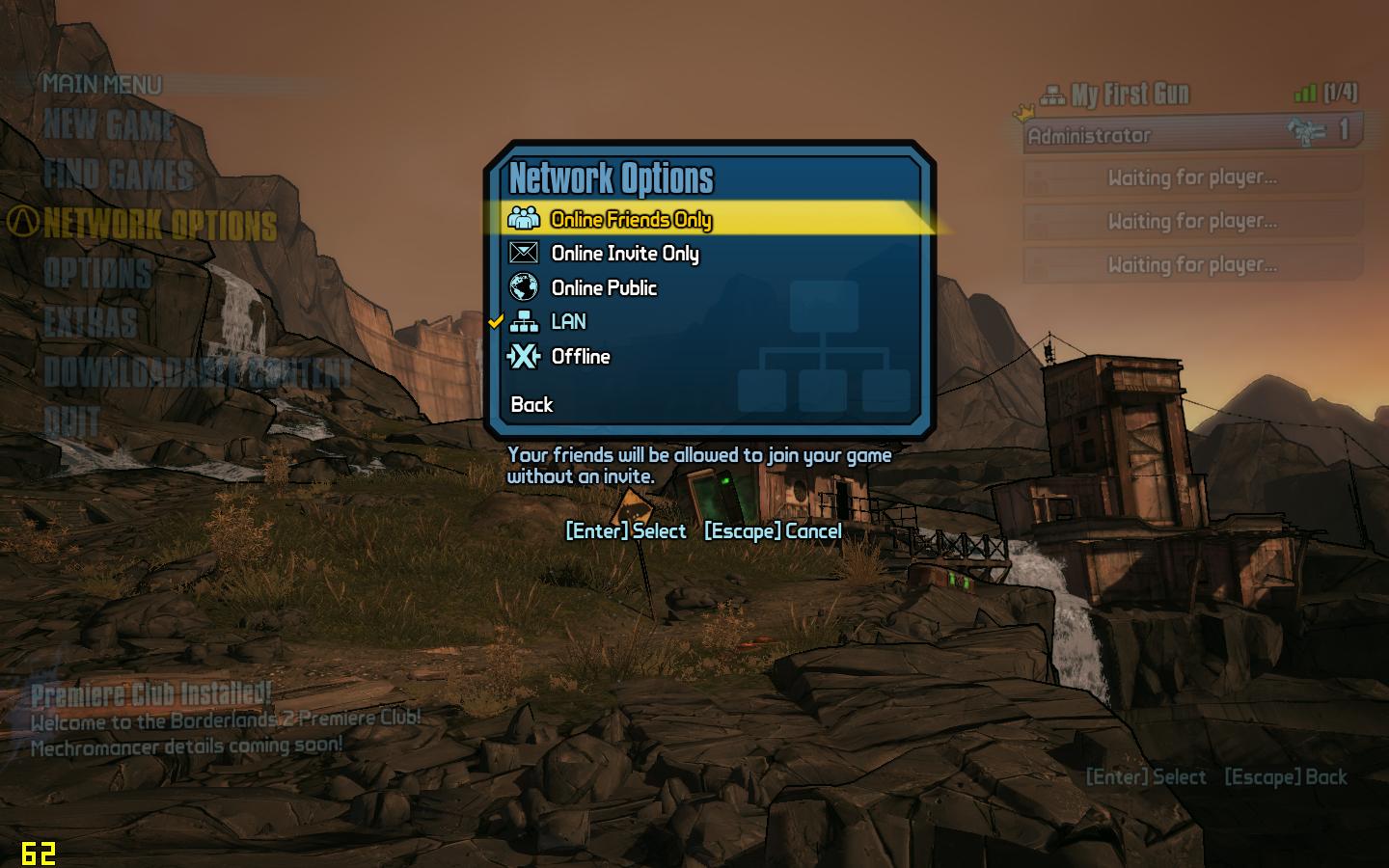Open the Extras menu entry

(x=91, y=323)
